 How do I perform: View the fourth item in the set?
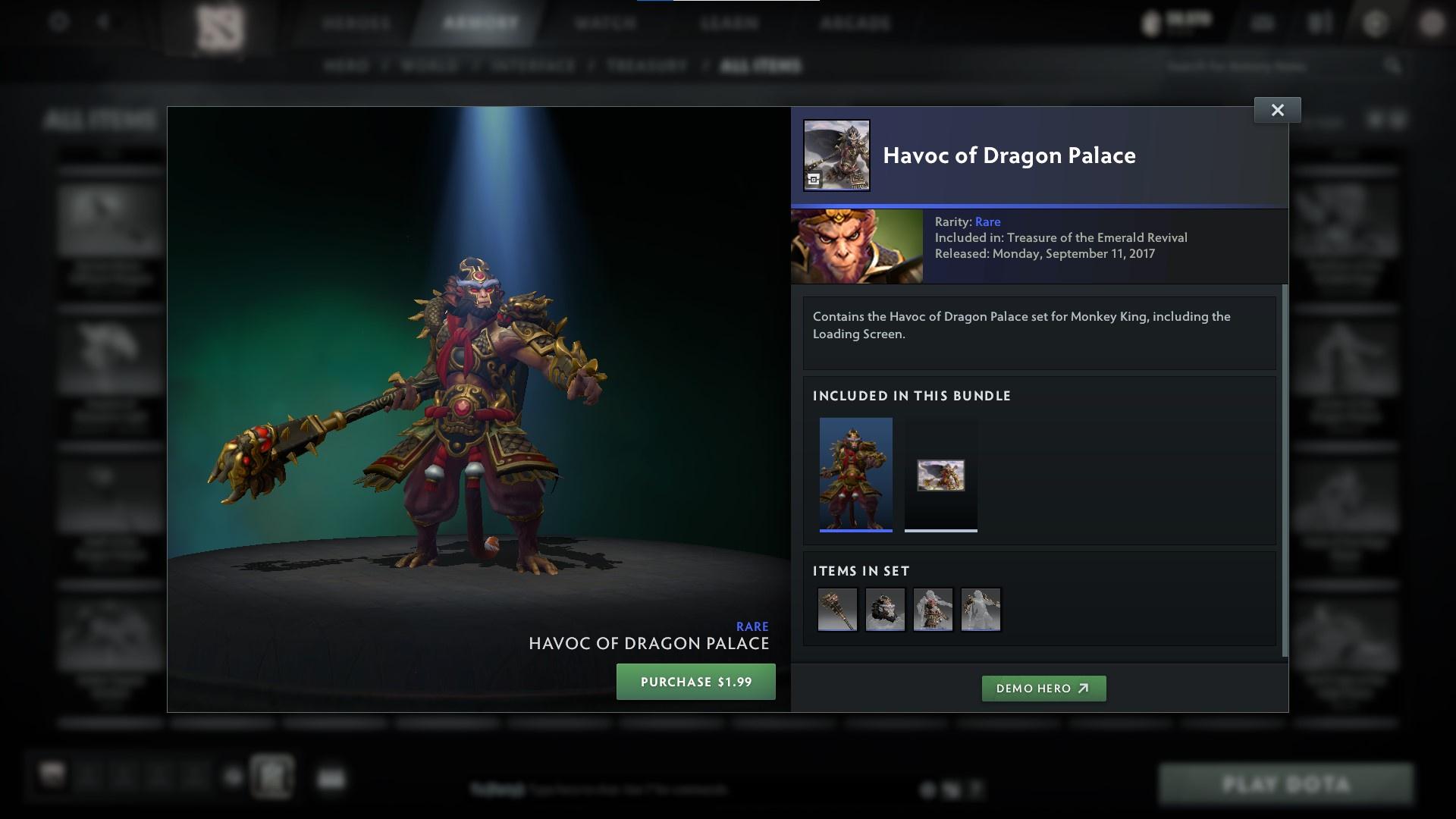pos(981,610)
